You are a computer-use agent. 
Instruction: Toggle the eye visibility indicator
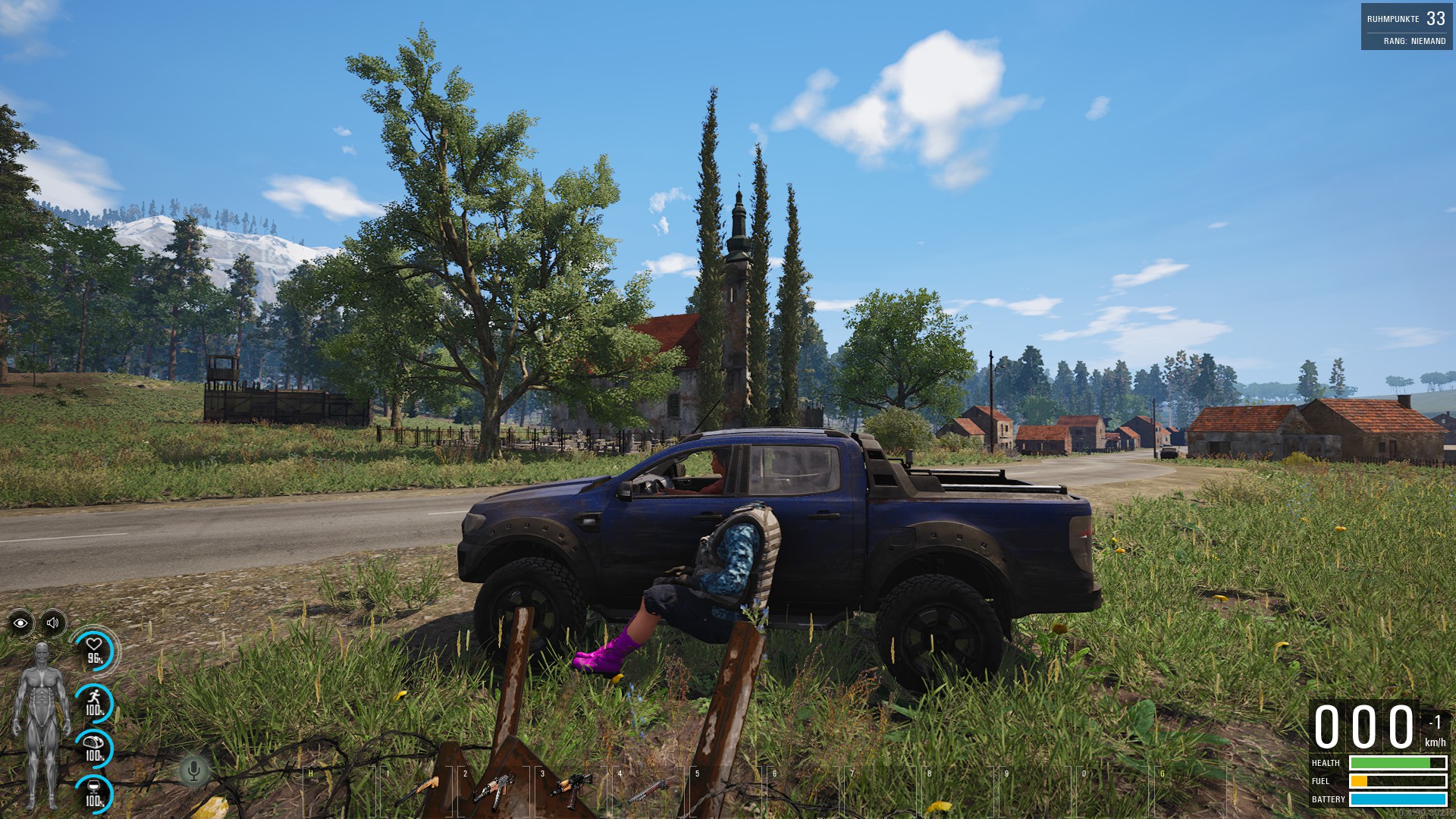click(20, 623)
